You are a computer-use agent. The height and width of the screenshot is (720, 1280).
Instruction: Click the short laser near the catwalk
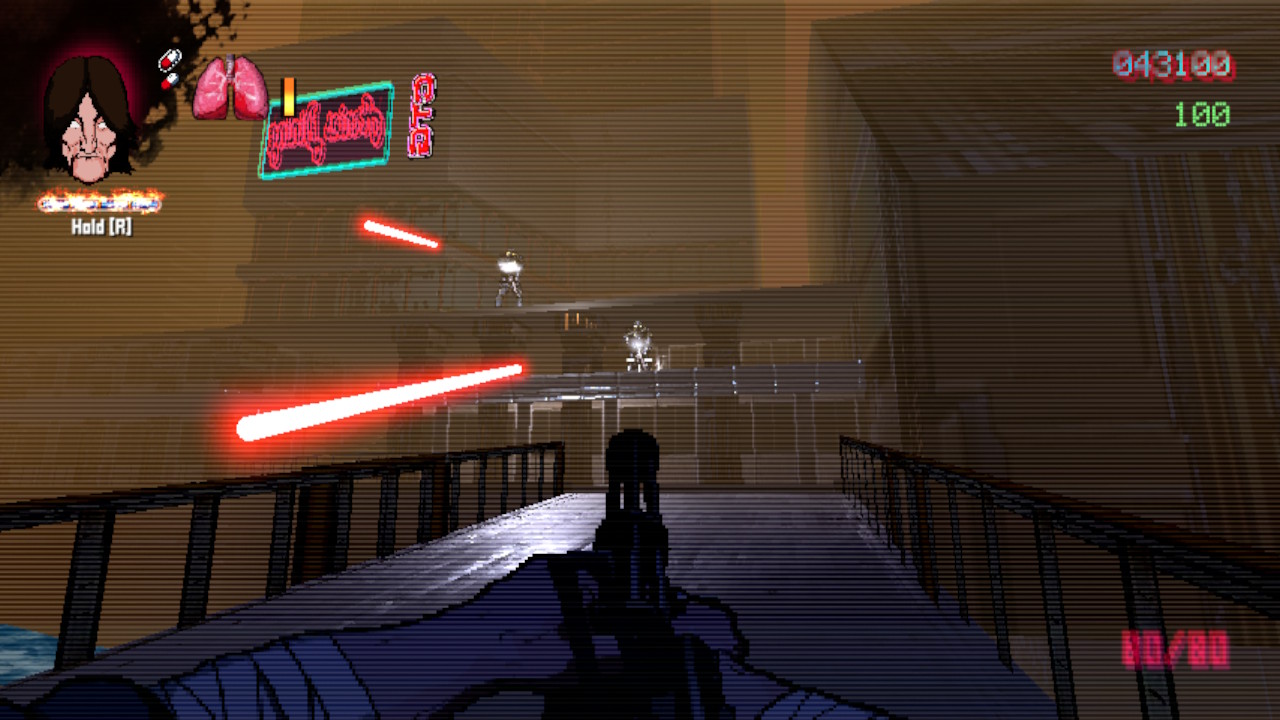click(x=400, y=232)
